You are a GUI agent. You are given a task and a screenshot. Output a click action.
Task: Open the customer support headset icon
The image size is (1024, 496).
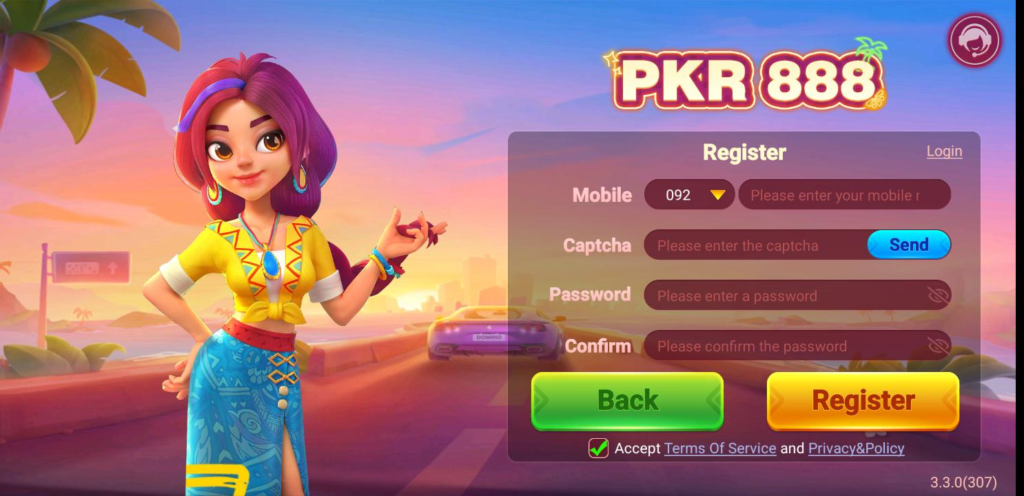pos(974,41)
